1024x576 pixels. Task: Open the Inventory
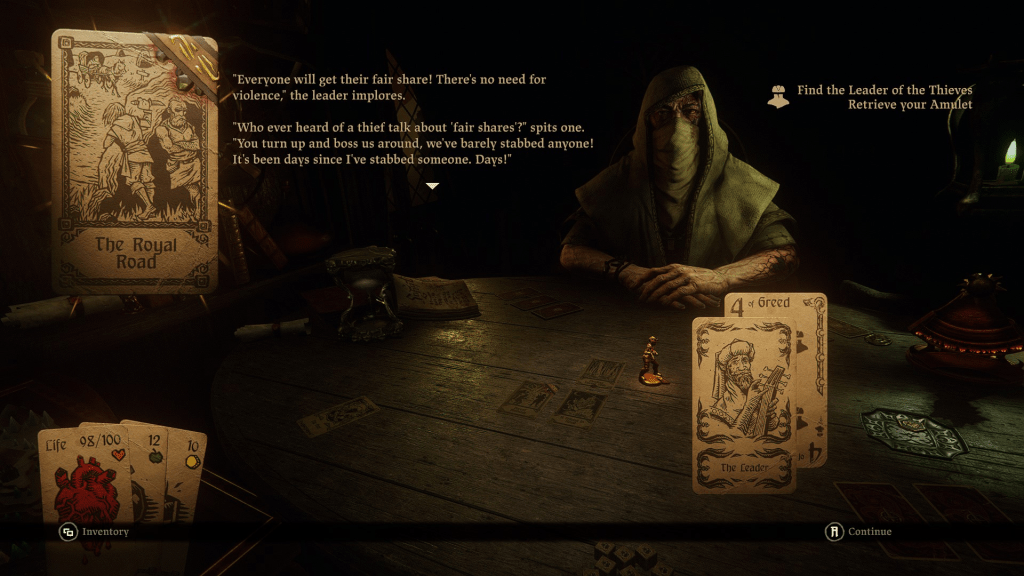point(105,532)
